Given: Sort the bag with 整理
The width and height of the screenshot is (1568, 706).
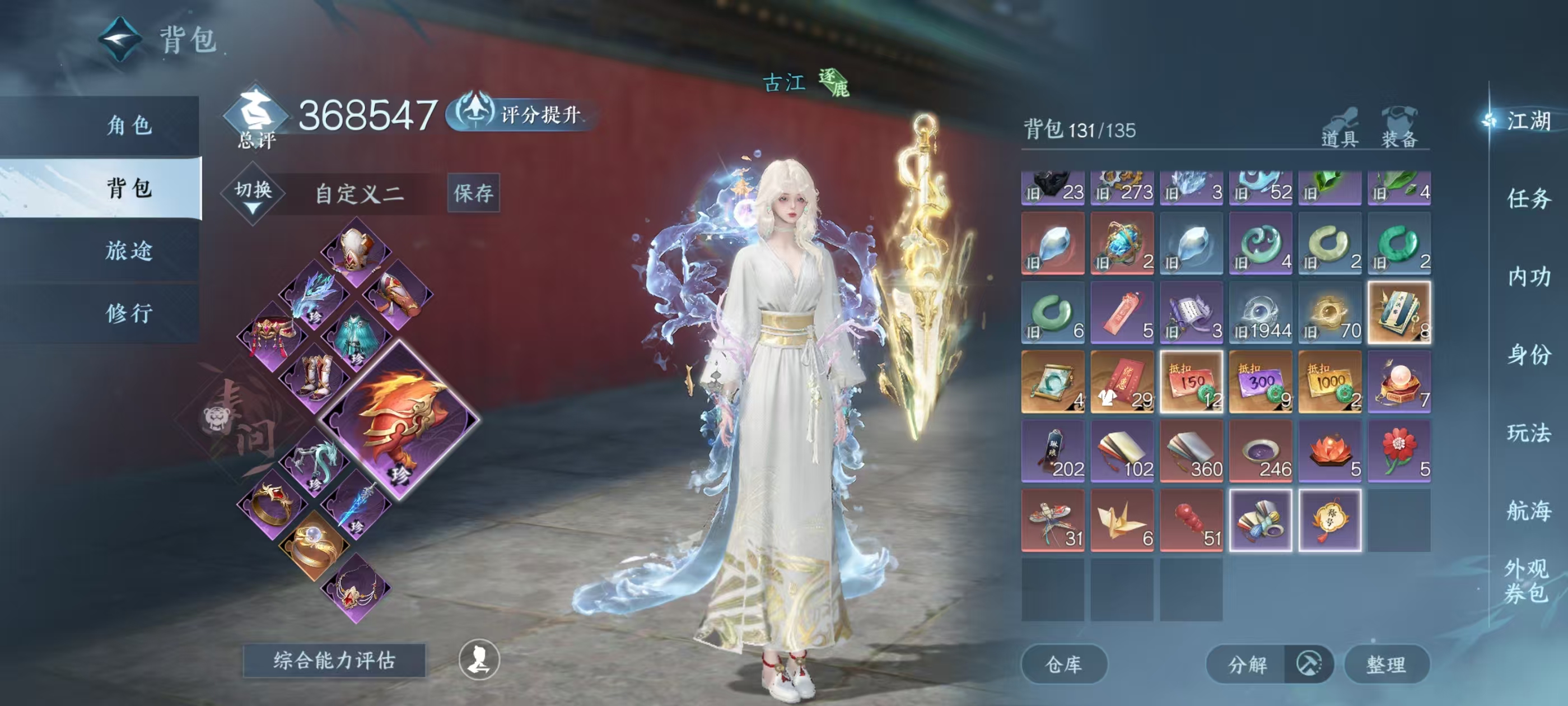Looking at the screenshot, I should click(1385, 664).
